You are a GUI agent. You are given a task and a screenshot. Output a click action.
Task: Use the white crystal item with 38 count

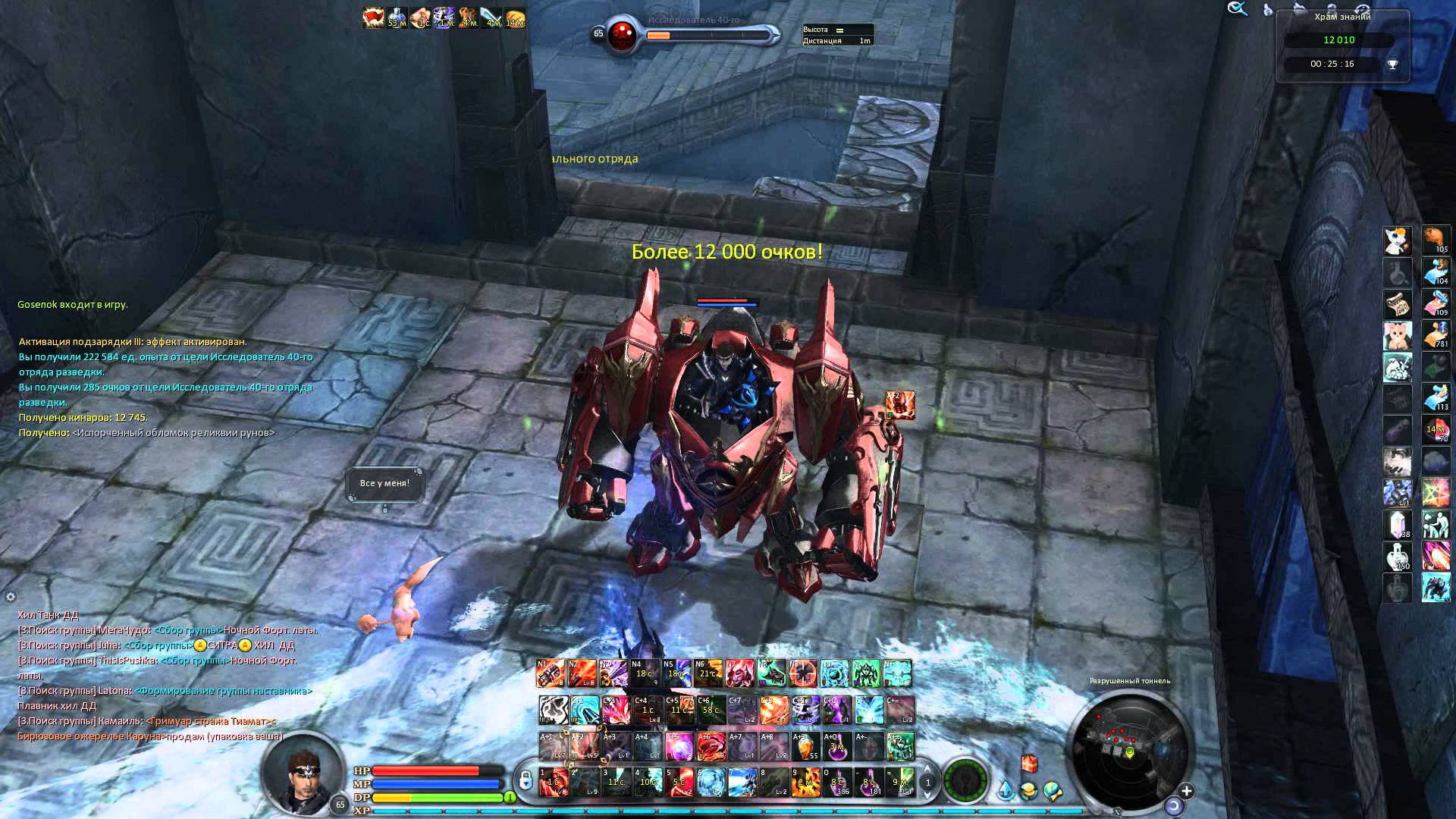click(x=1397, y=524)
